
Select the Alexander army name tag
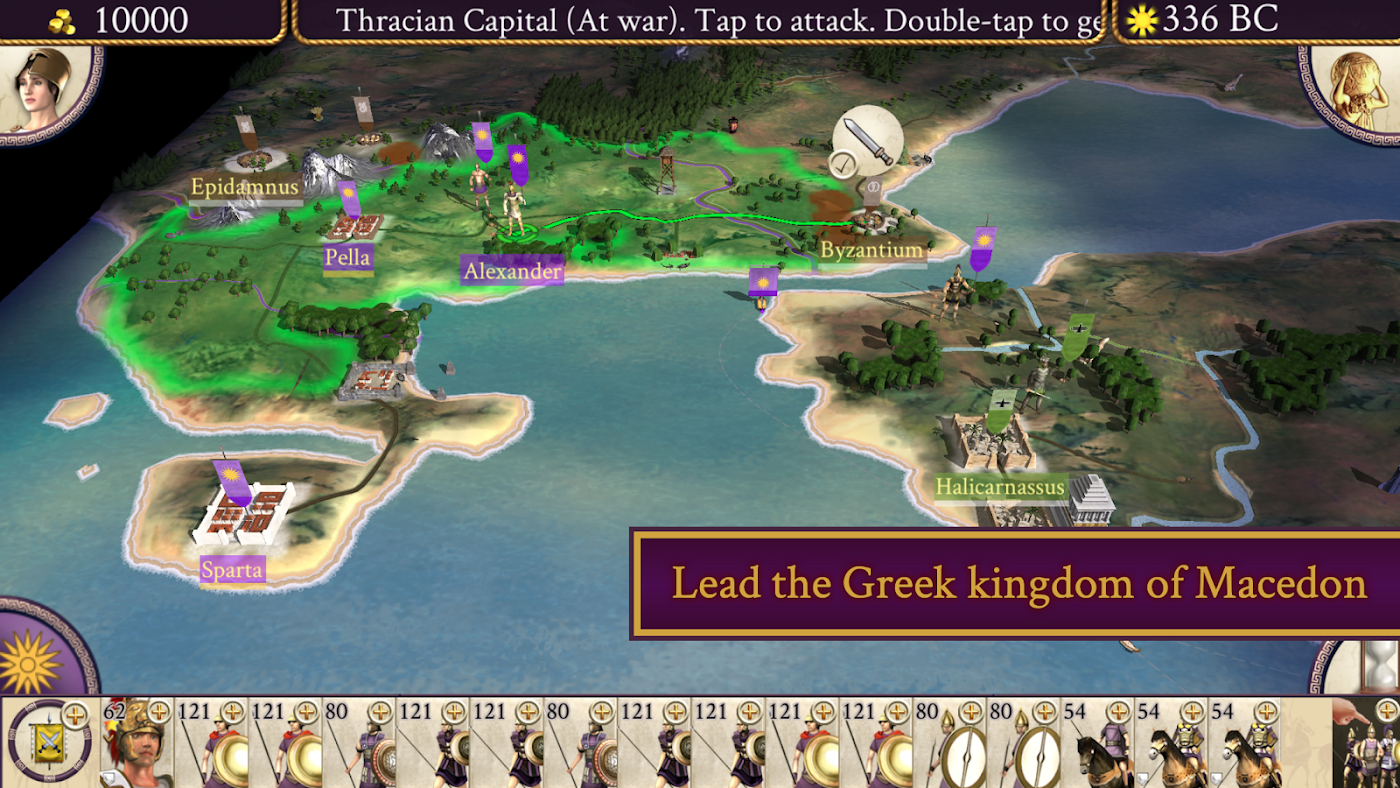(512, 271)
